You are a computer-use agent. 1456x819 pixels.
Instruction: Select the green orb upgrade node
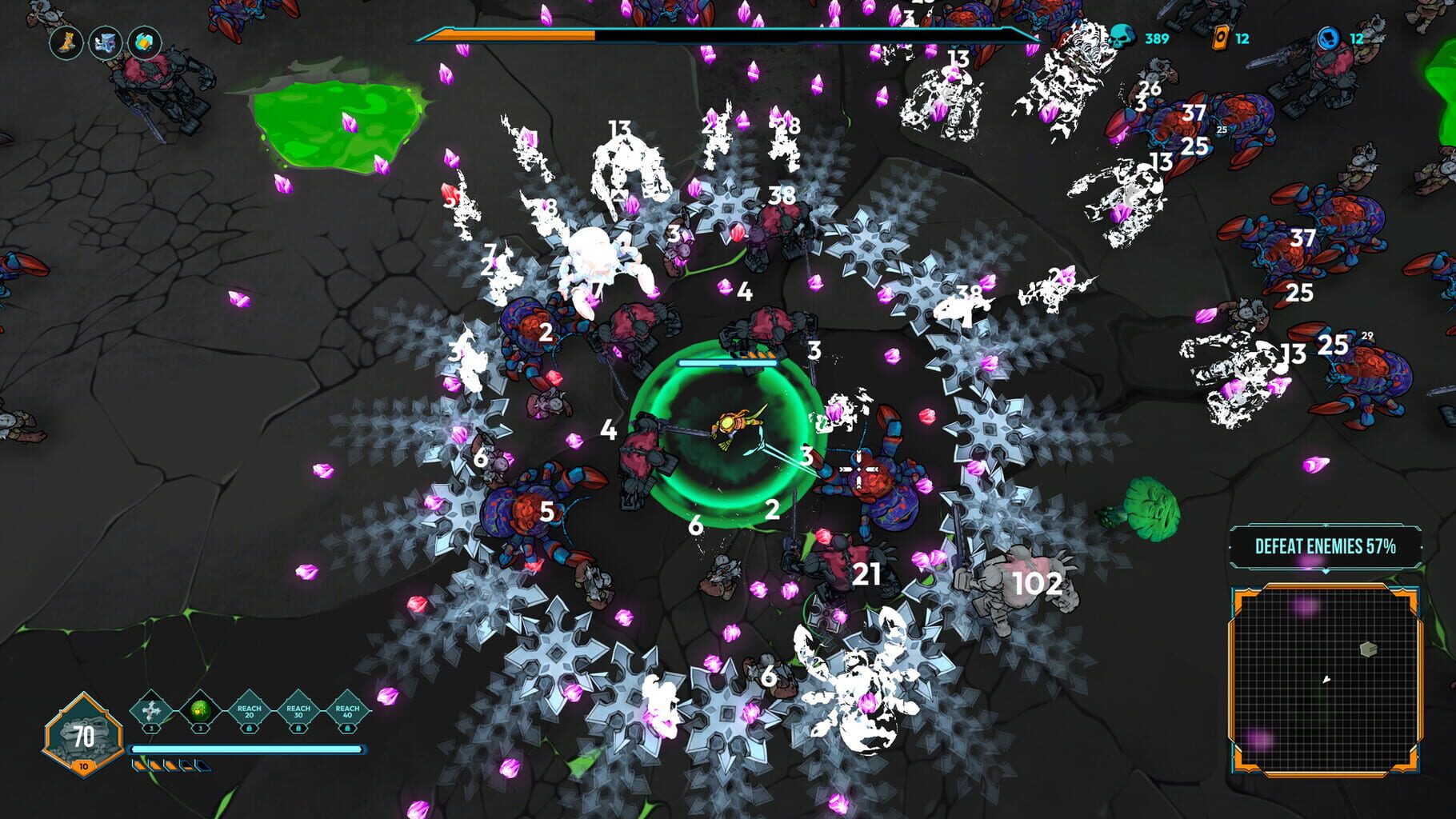pyautogui.click(x=200, y=711)
